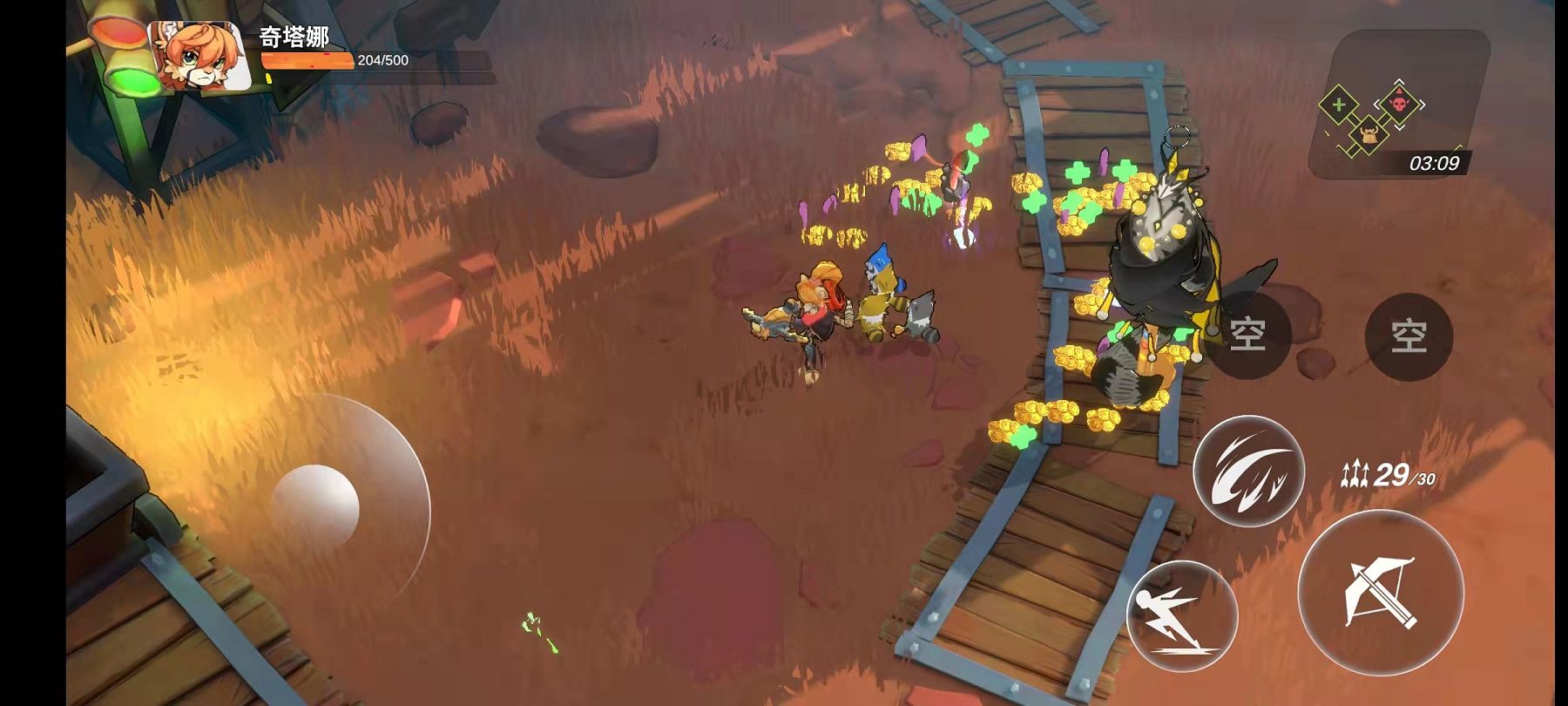Viewport: 1568px width, 706px height.
Task: Open 奇塔娜's character portrait
Action: tap(200, 58)
